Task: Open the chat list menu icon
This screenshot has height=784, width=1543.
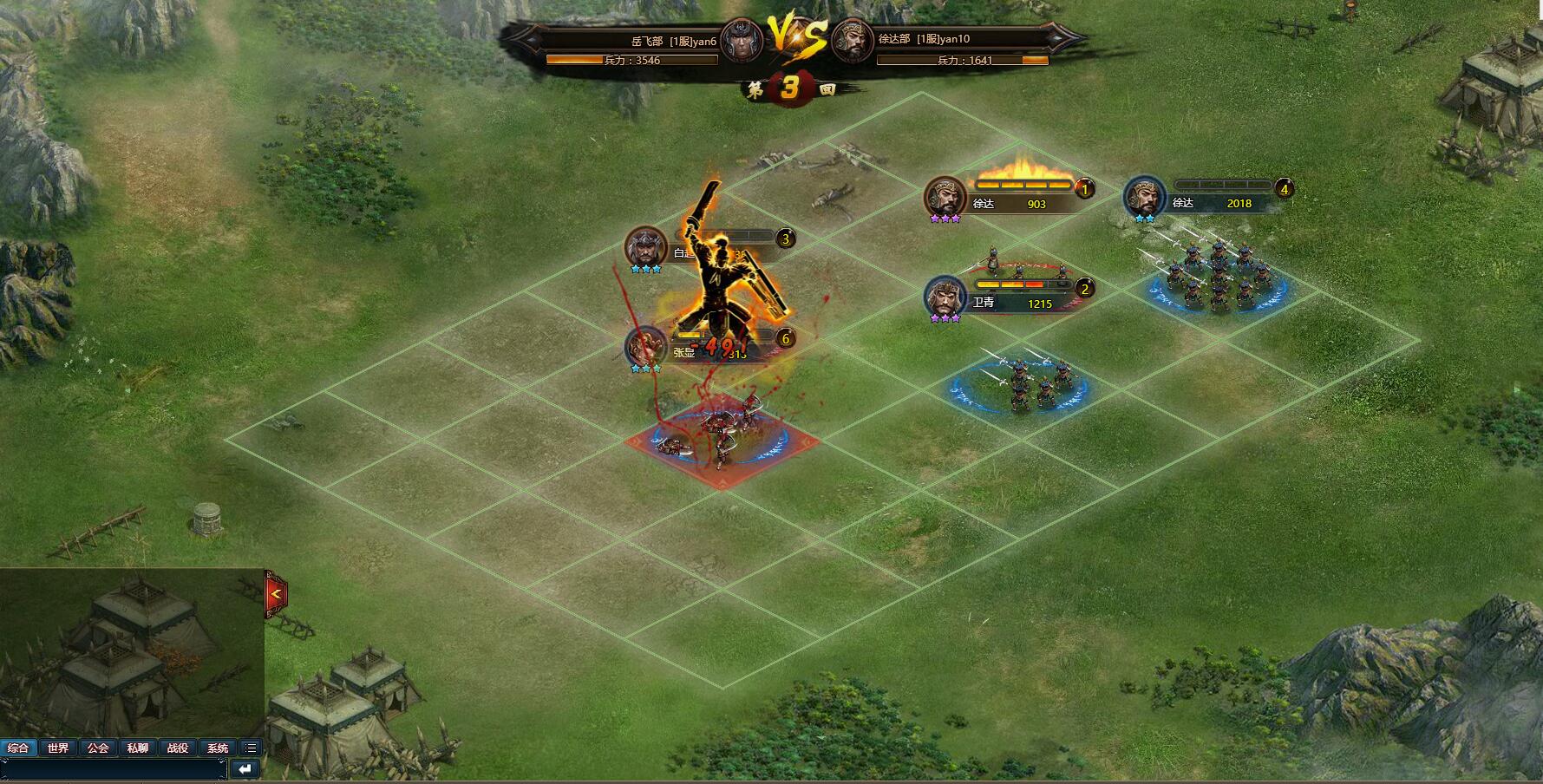Action: (251, 748)
